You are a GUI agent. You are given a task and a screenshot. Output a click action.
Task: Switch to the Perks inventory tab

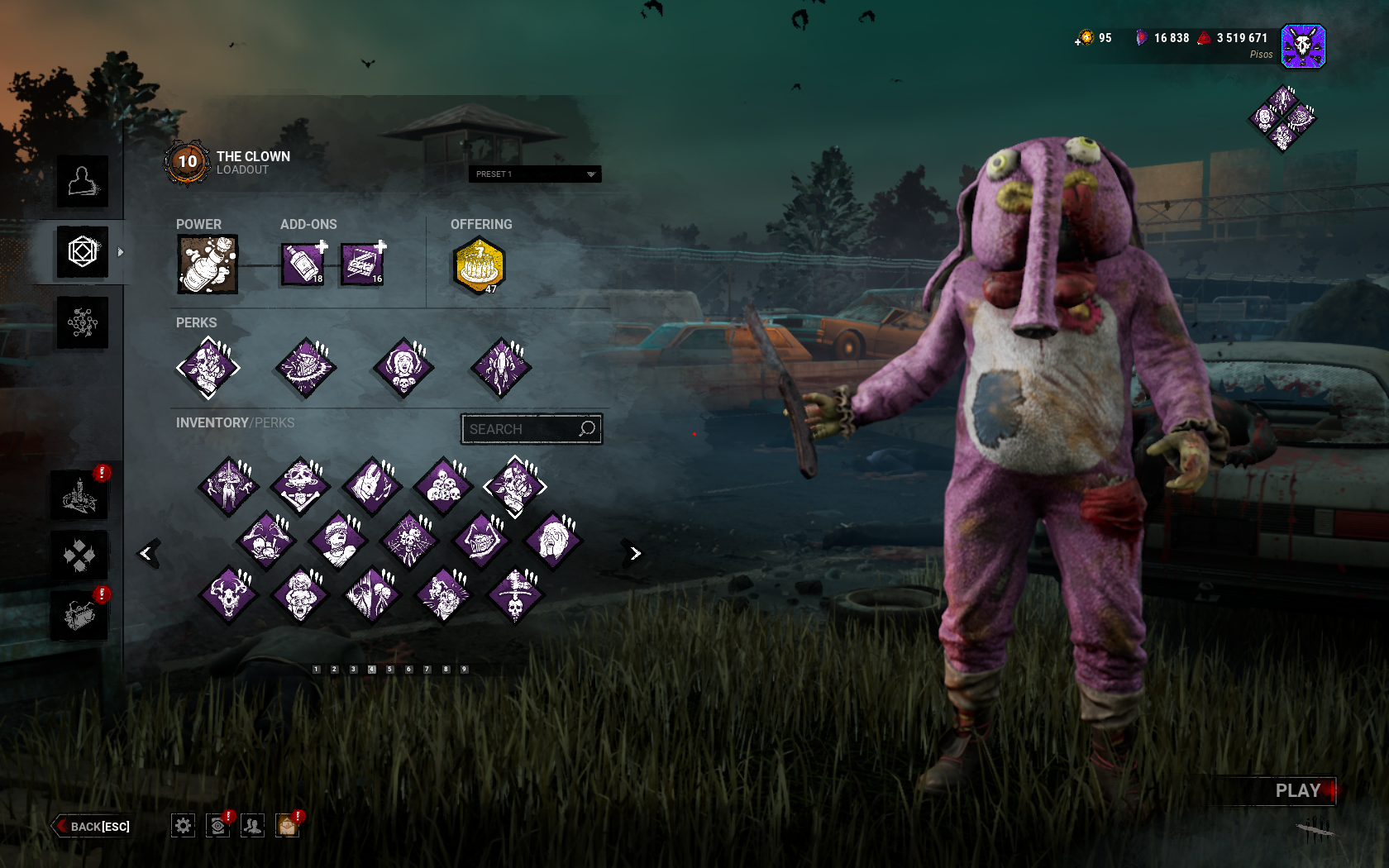(274, 422)
